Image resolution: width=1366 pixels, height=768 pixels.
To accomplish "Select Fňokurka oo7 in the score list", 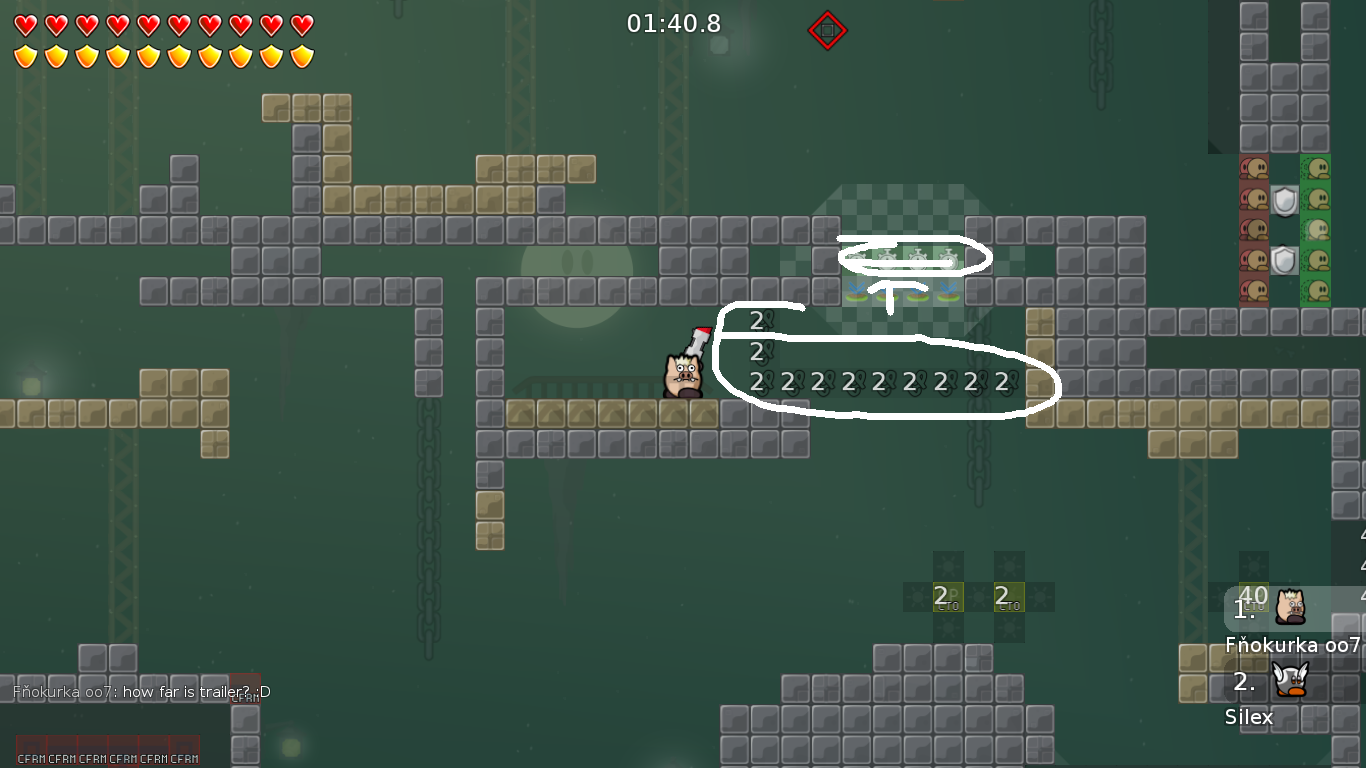I will tap(1292, 644).
